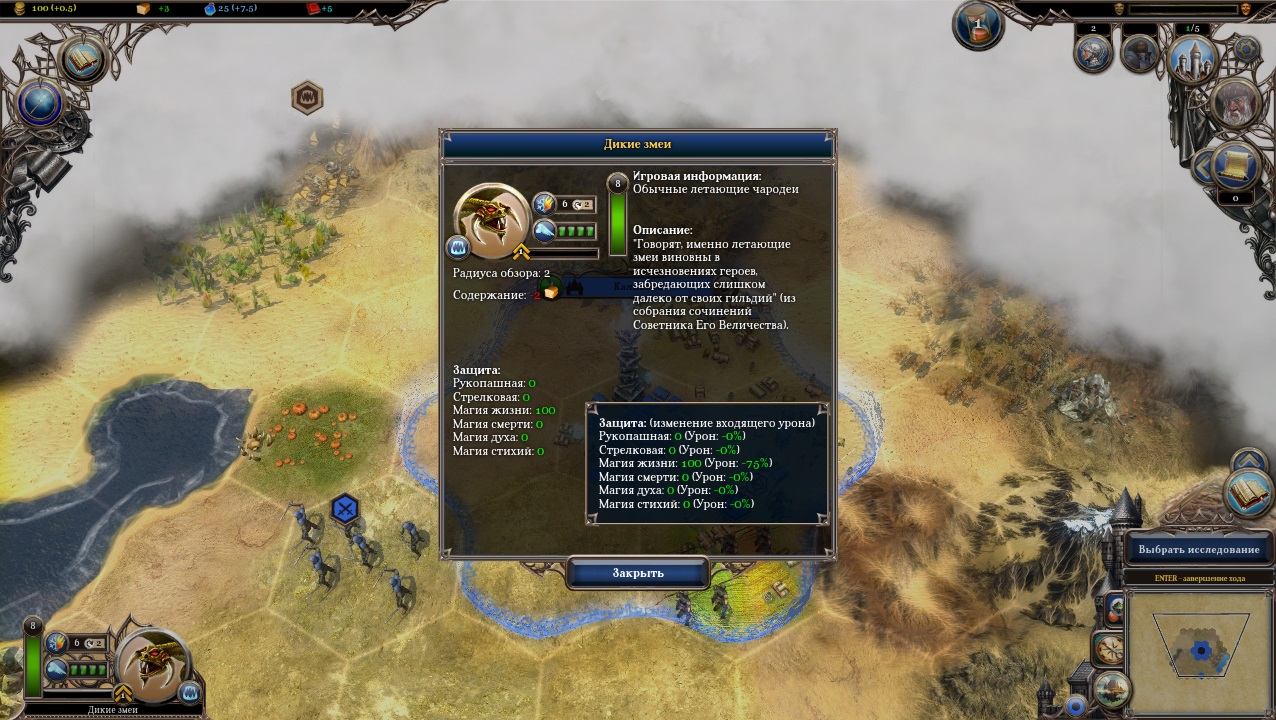
Task: Click the left arrow beside the scroll icon
Action: 1201,168
